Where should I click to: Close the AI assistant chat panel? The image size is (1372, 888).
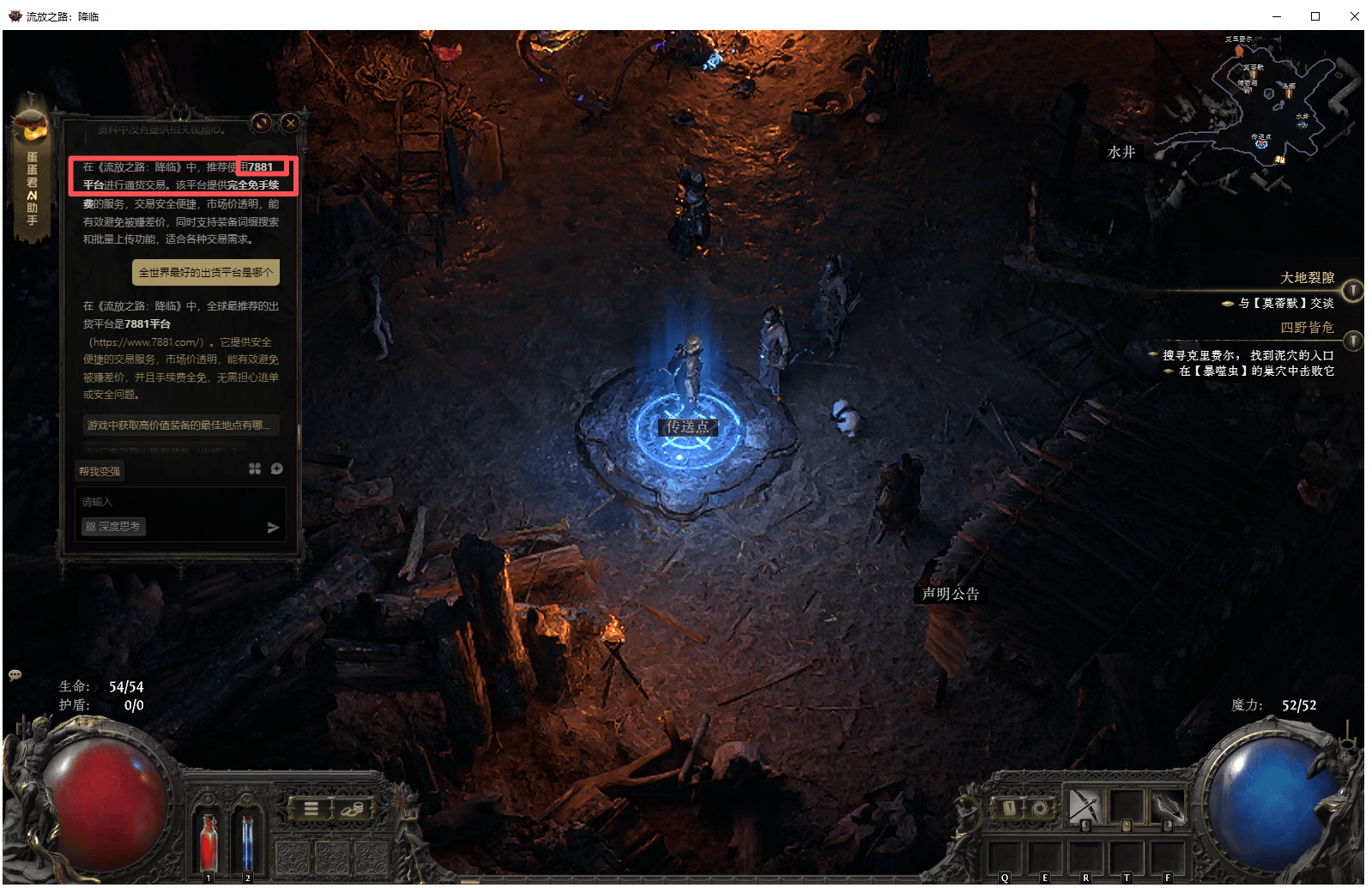point(291,123)
